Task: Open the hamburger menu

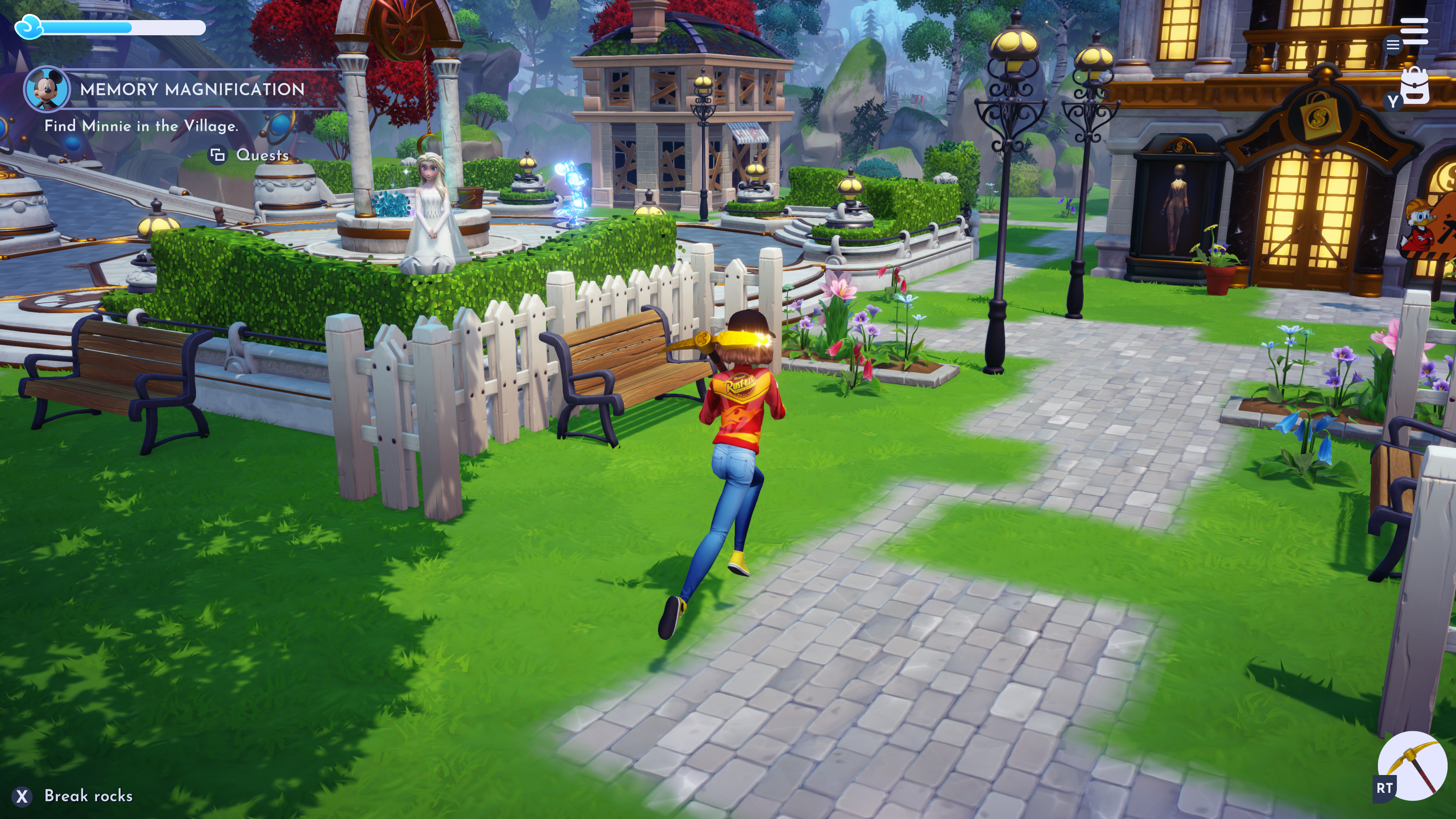Action: click(1414, 31)
